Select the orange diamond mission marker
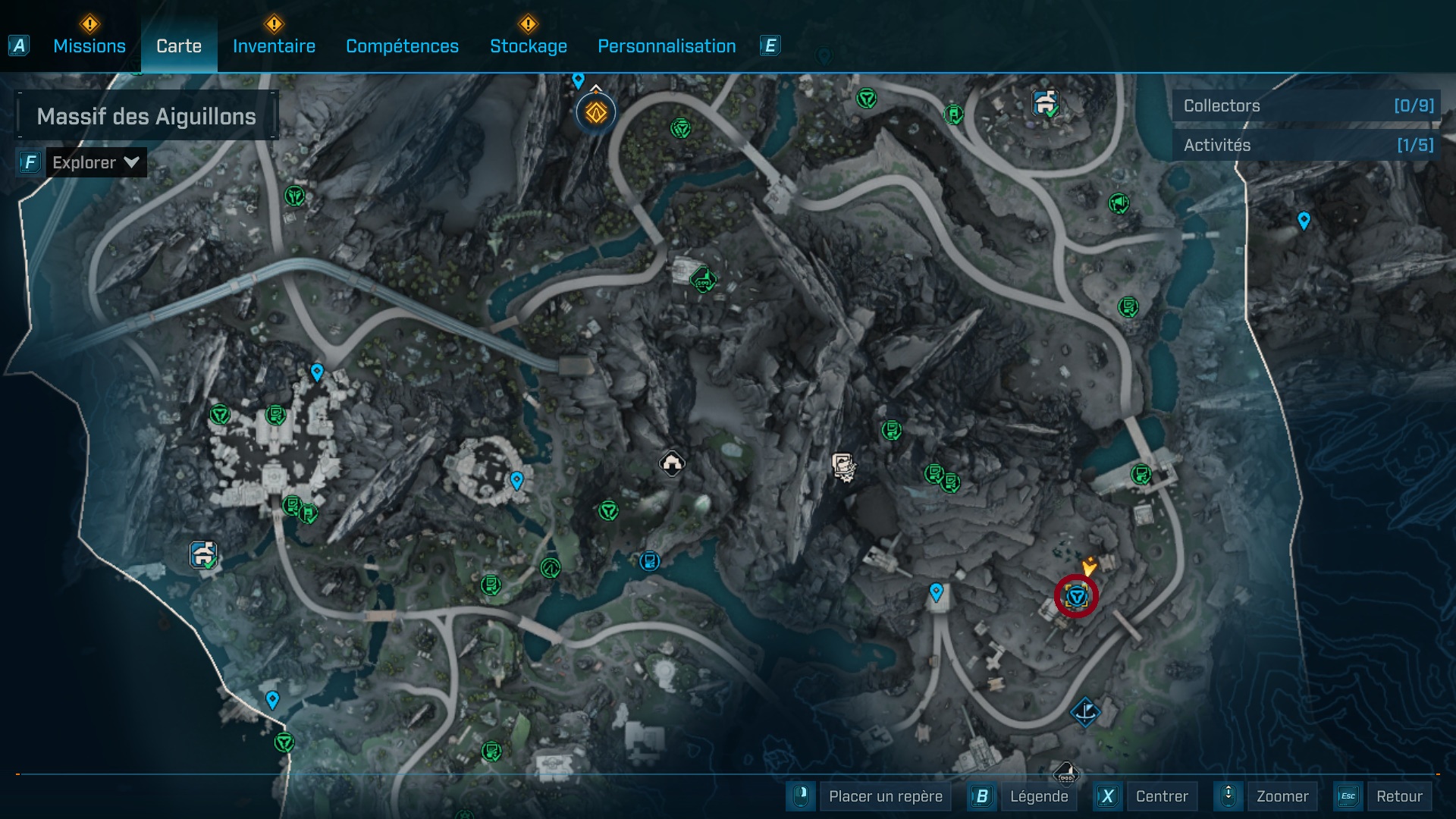 pyautogui.click(x=596, y=113)
